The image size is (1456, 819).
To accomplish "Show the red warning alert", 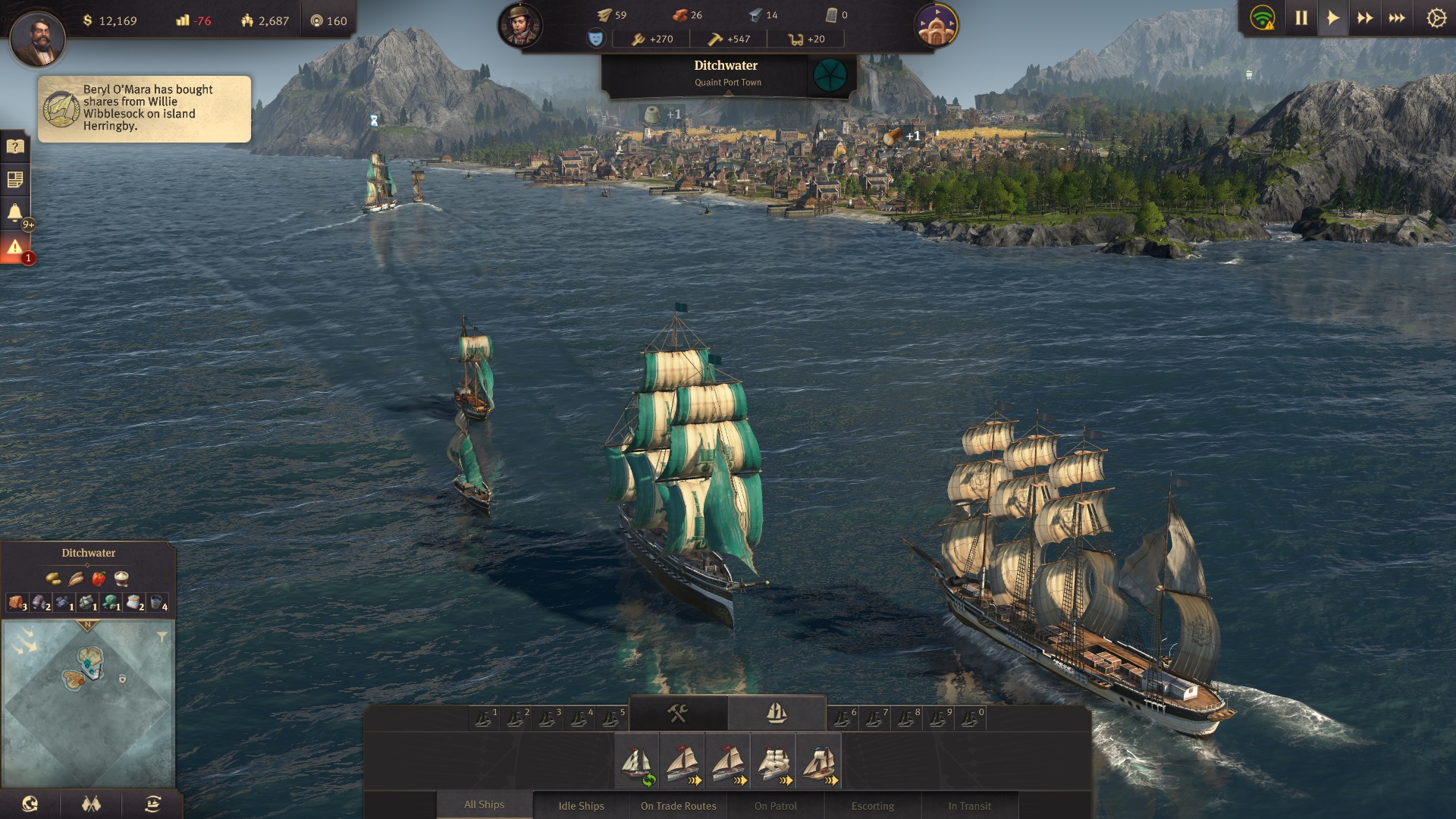I will pyautogui.click(x=15, y=247).
